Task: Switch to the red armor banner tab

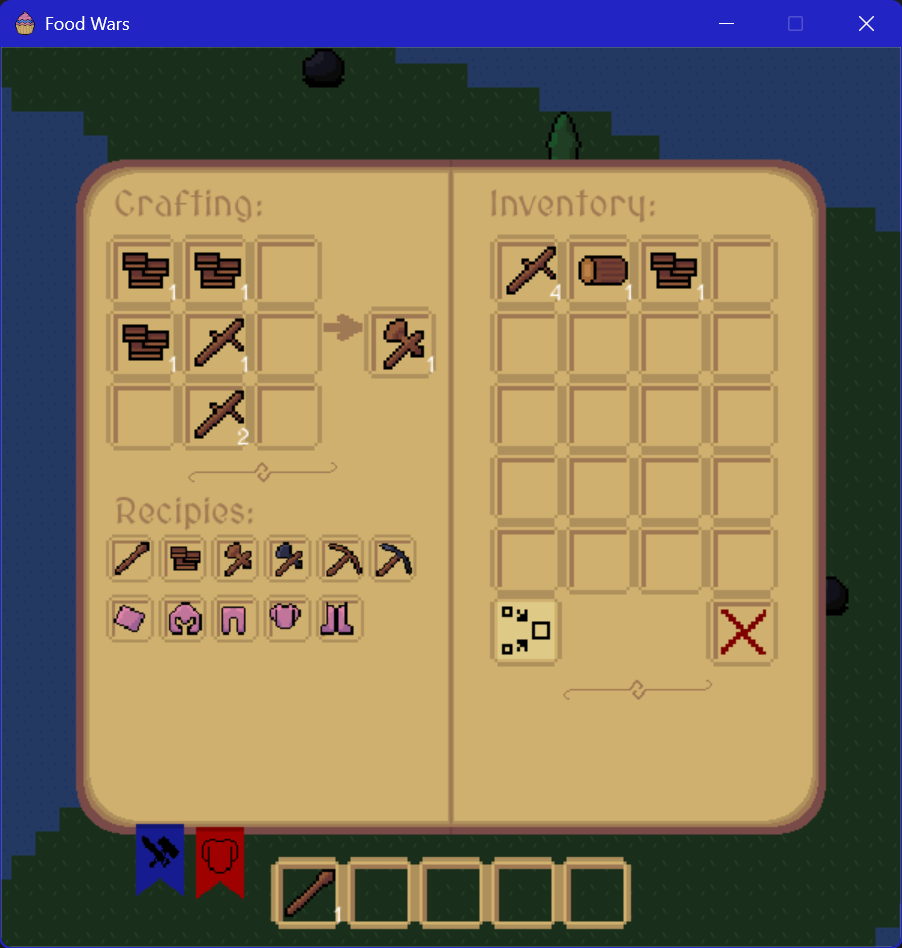Action: 220,856
